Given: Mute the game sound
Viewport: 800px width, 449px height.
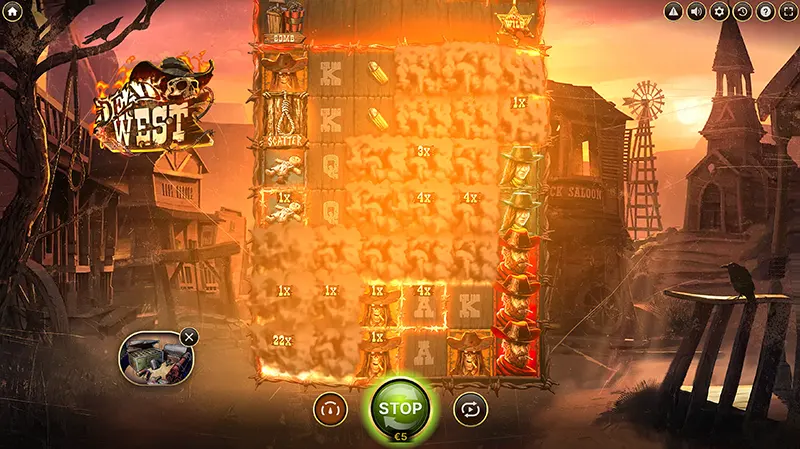Looking at the screenshot, I should (696, 12).
